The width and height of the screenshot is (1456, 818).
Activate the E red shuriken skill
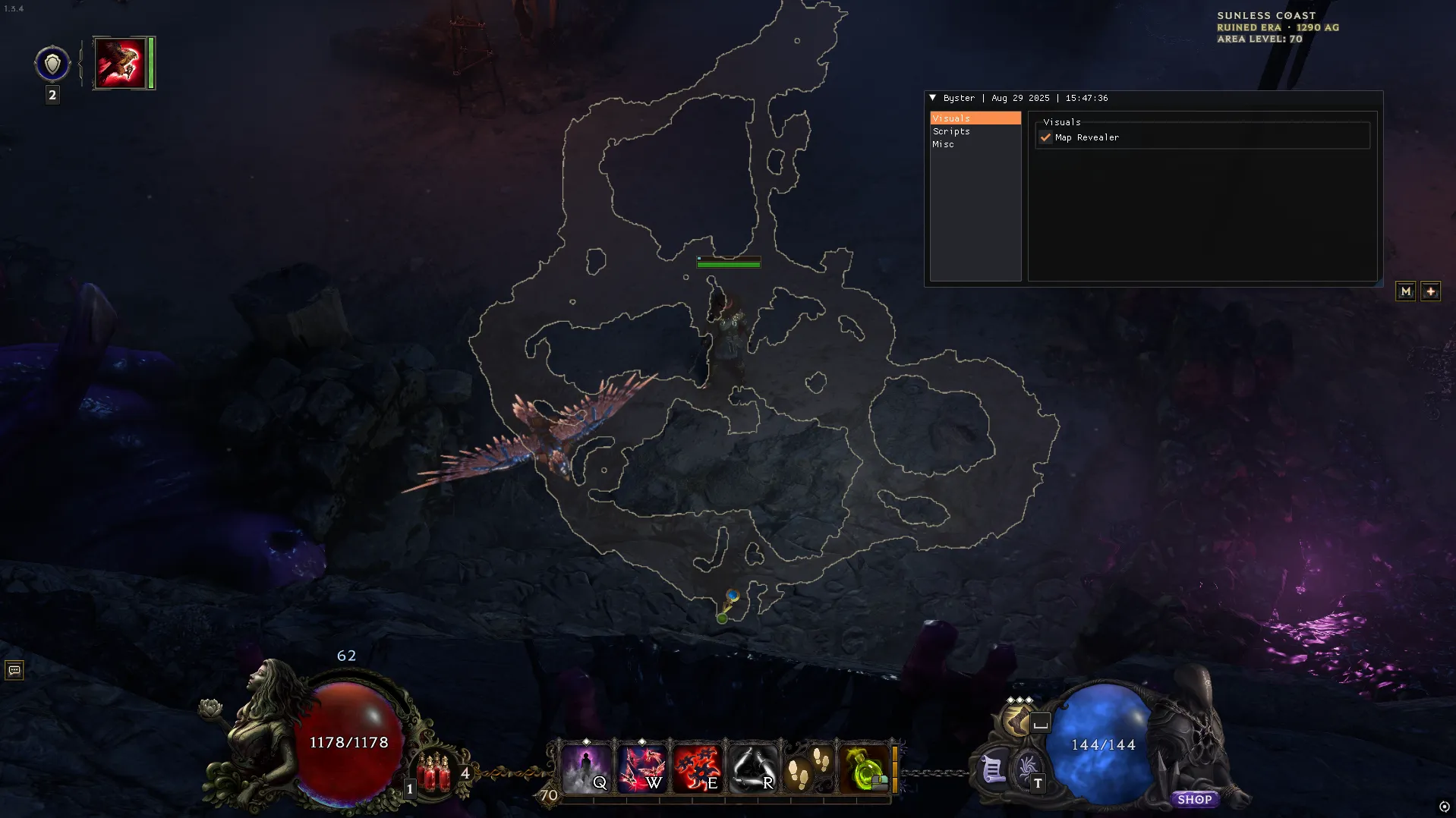click(x=696, y=769)
